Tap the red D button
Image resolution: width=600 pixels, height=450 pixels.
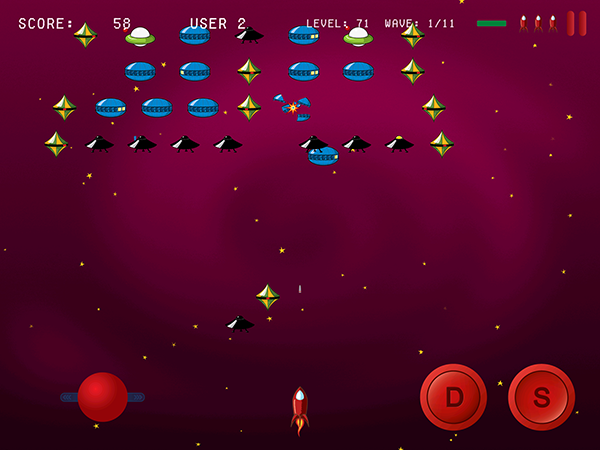coord(453,397)
